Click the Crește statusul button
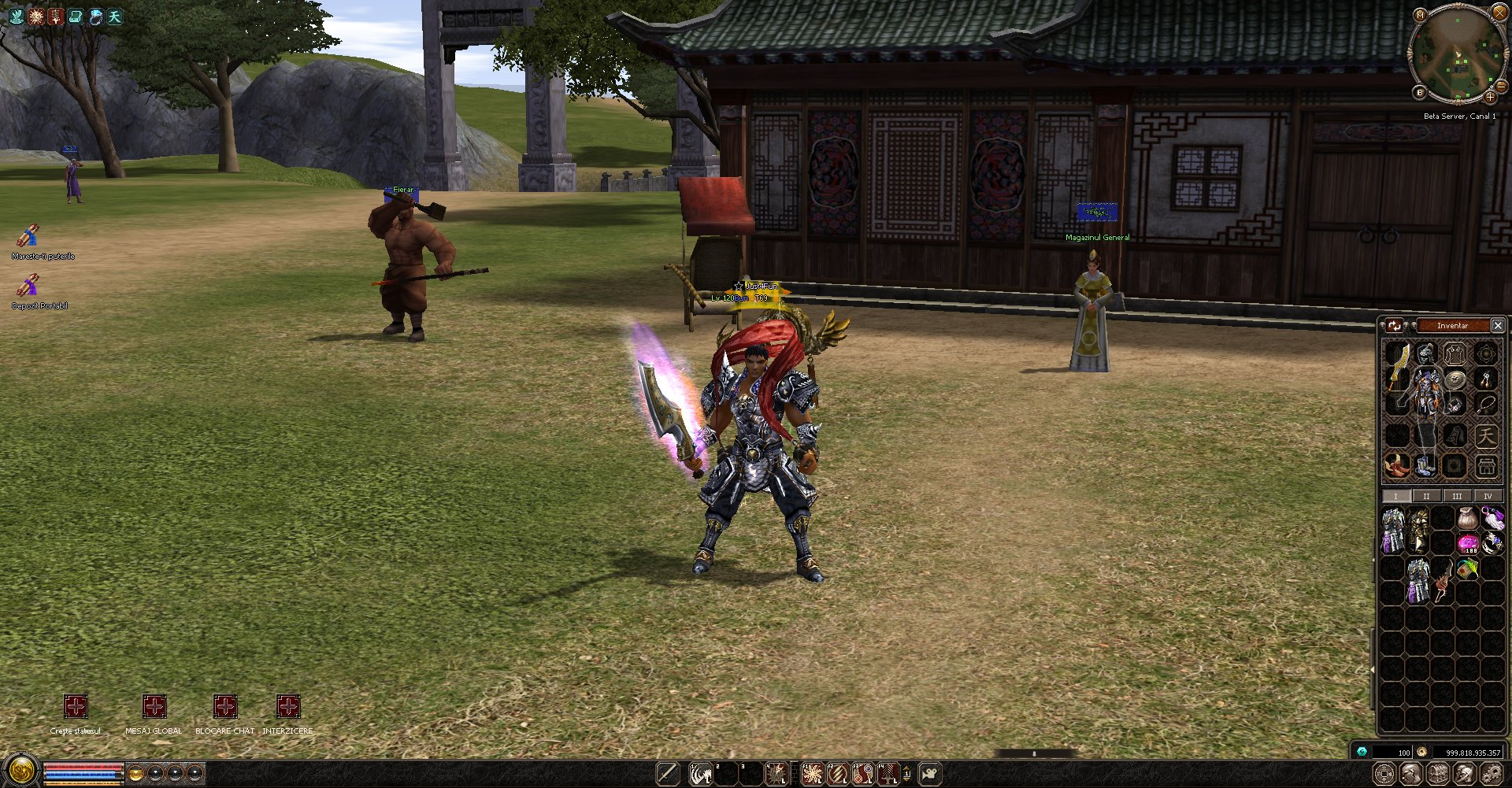The height and width of the screenshot is (788, 1512). 76,706
